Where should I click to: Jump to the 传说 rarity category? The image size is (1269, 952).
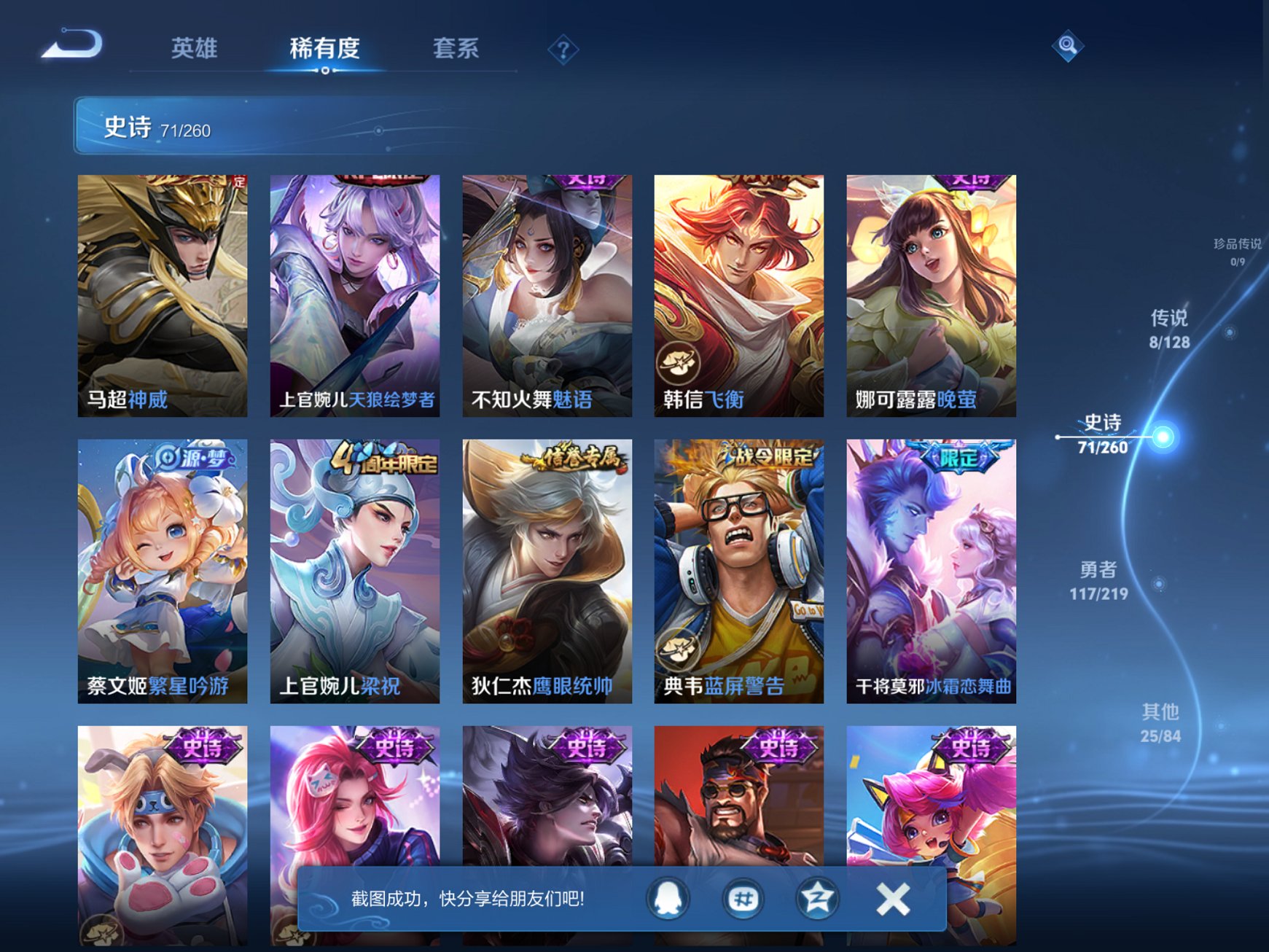point(1168,329)
